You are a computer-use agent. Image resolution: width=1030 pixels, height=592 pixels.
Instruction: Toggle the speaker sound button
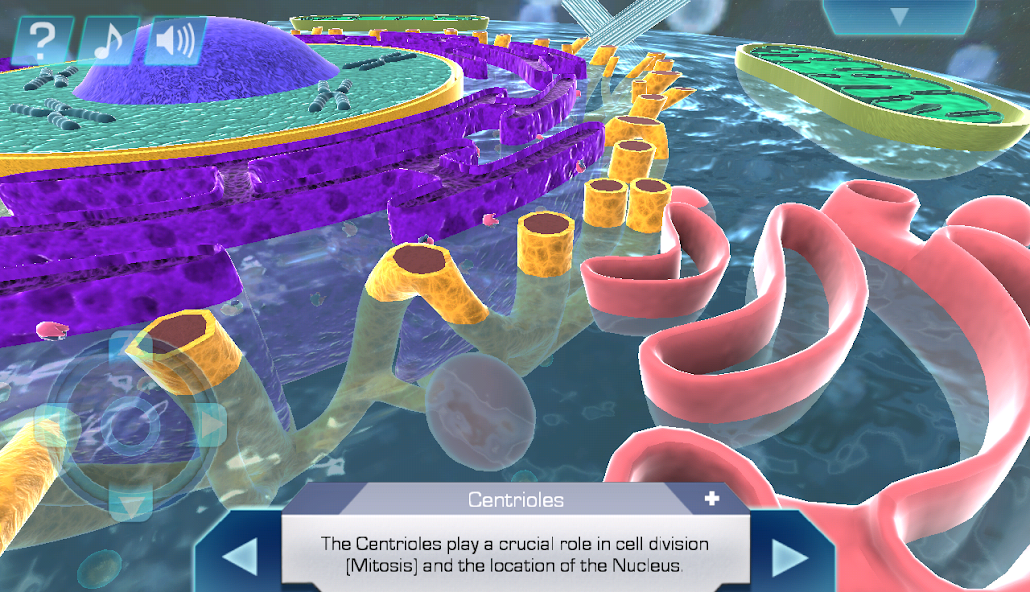click(175, 42)
